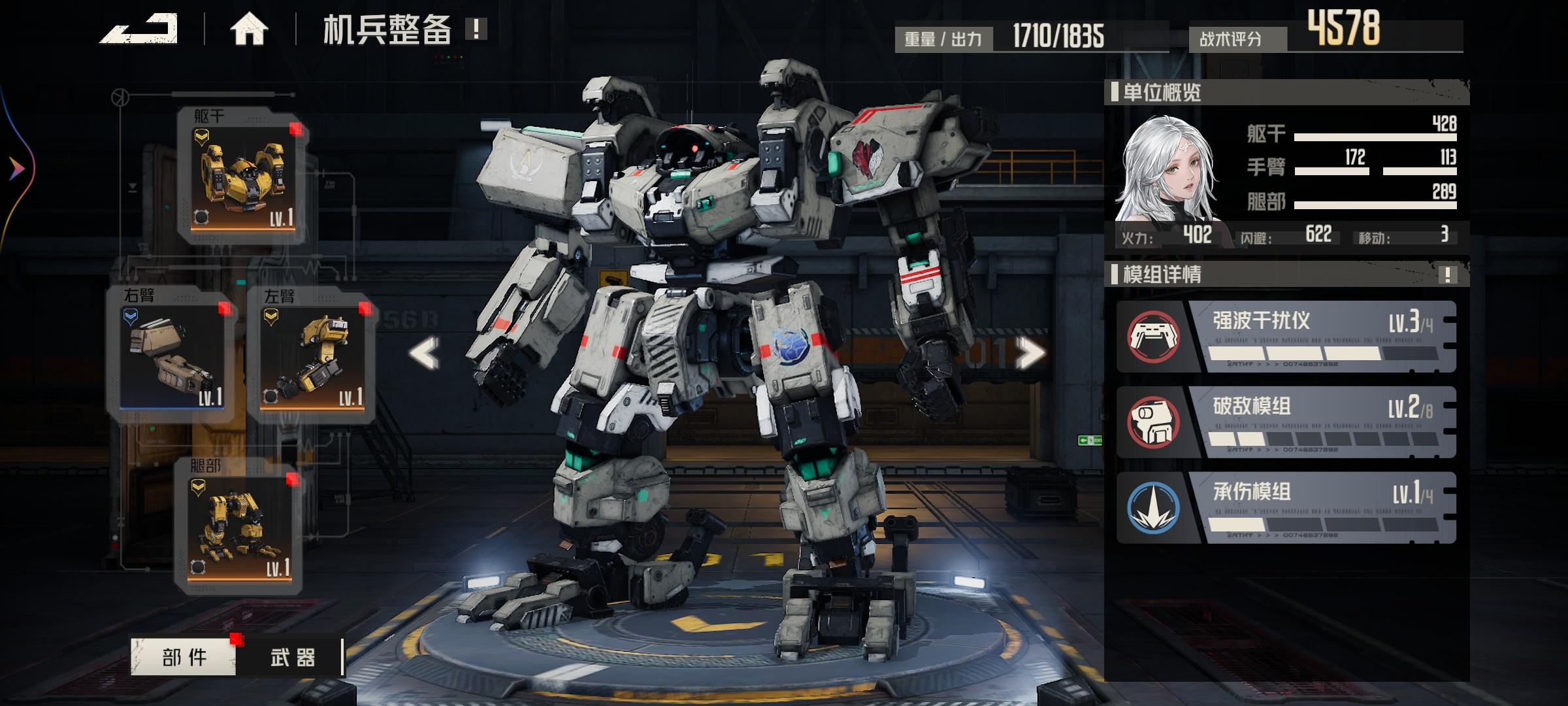Image resolution: width=1568 pixels, height=706 pixels.
Task: Select the 承伤模组 module row
Action: [1286, 508]
